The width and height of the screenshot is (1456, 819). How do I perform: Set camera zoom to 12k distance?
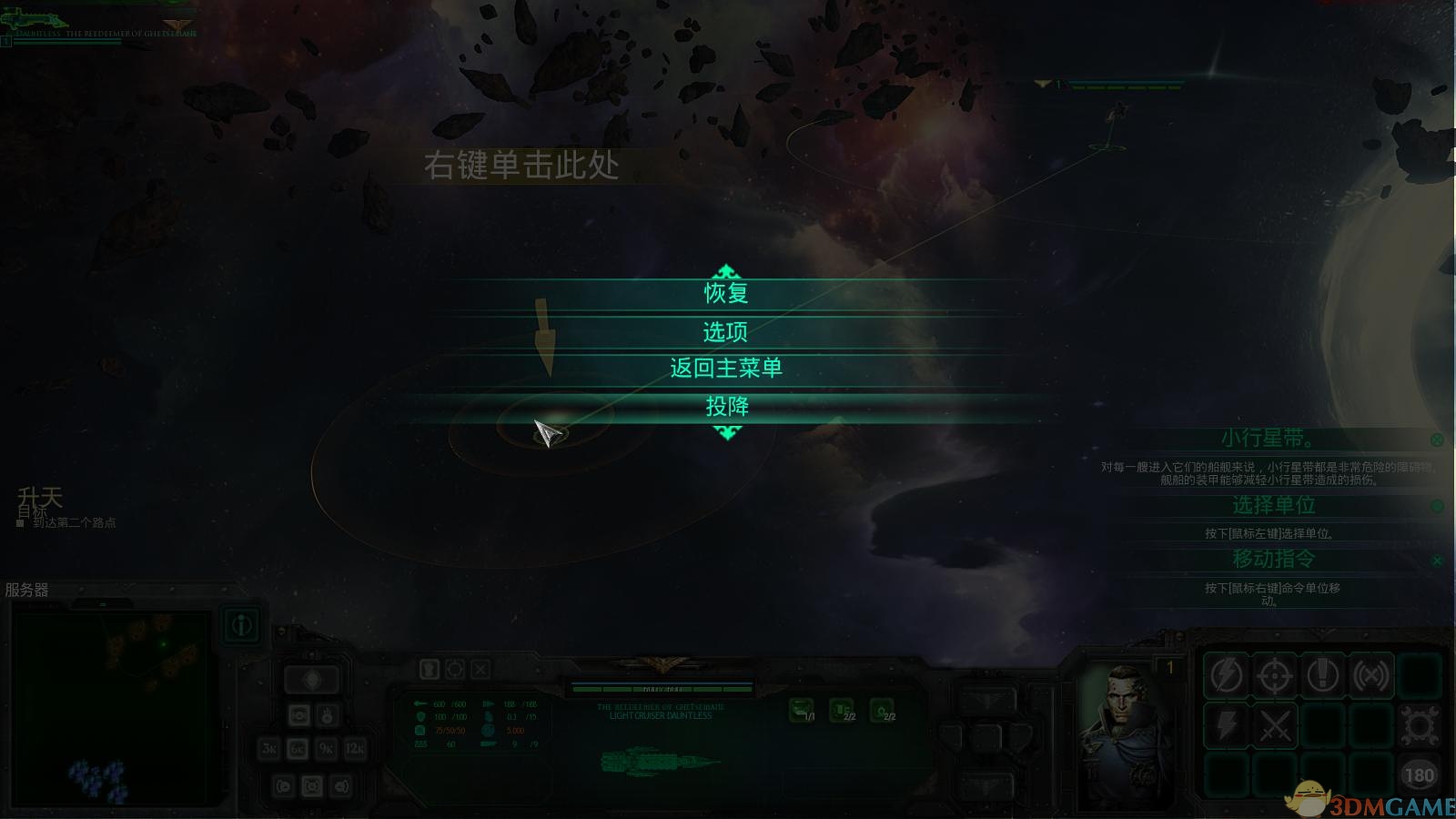click(x=354, y=749)
